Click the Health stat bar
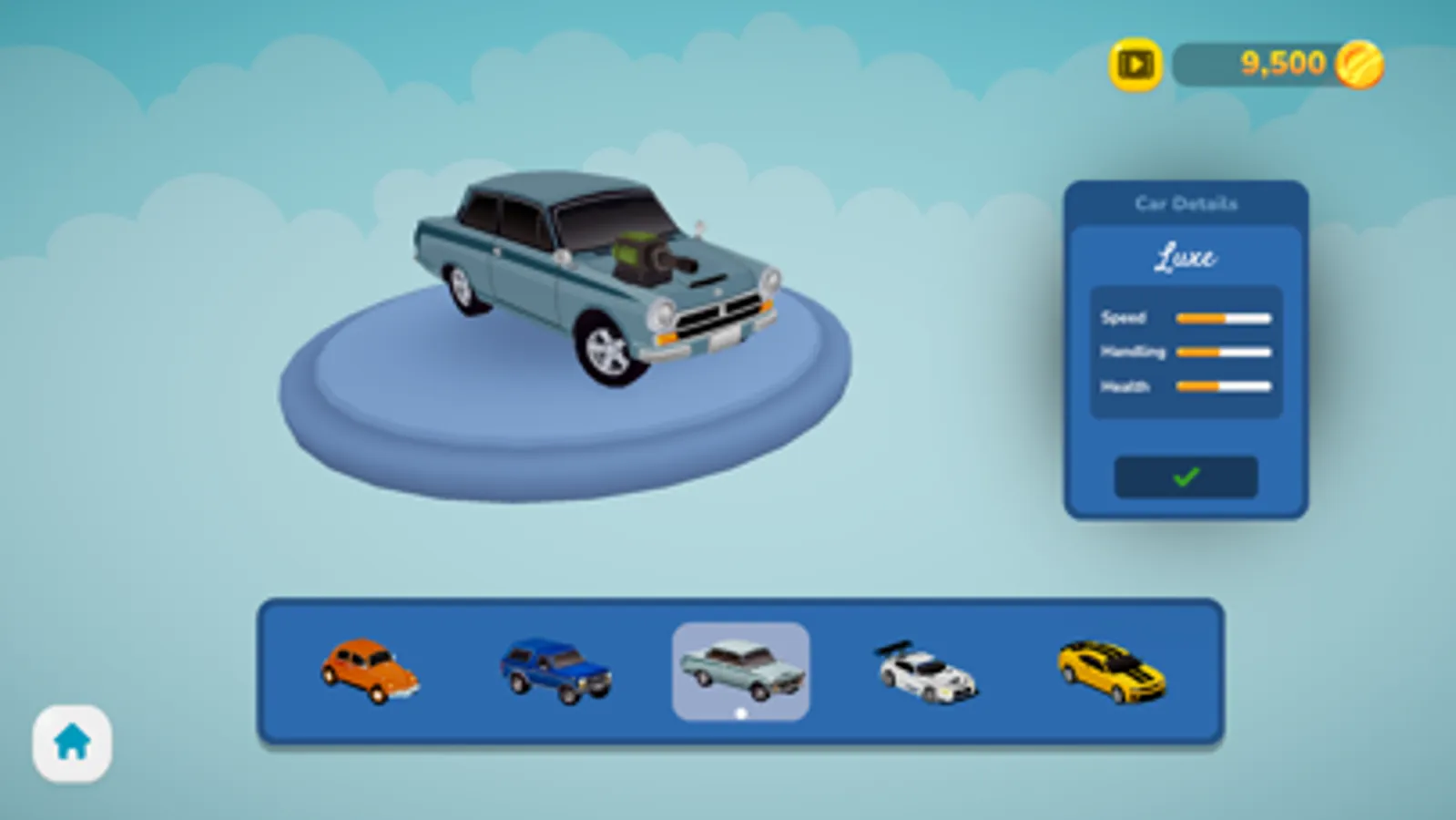Image resolution: width=1456 pixels, height=820 pixels. click(x=1222, y=385)
